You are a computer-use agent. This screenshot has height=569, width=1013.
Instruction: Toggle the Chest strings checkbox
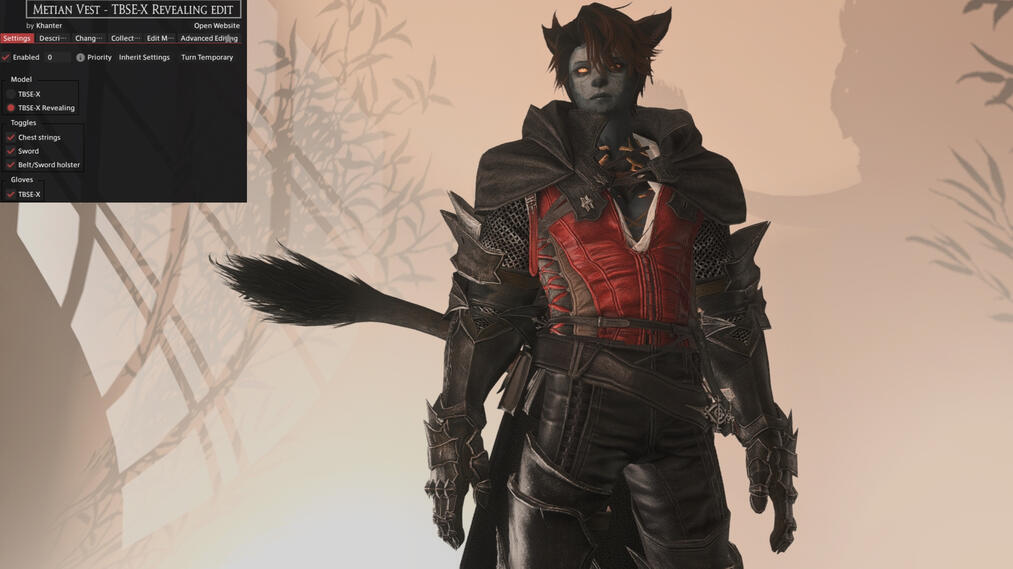click(x=11, y=138)
